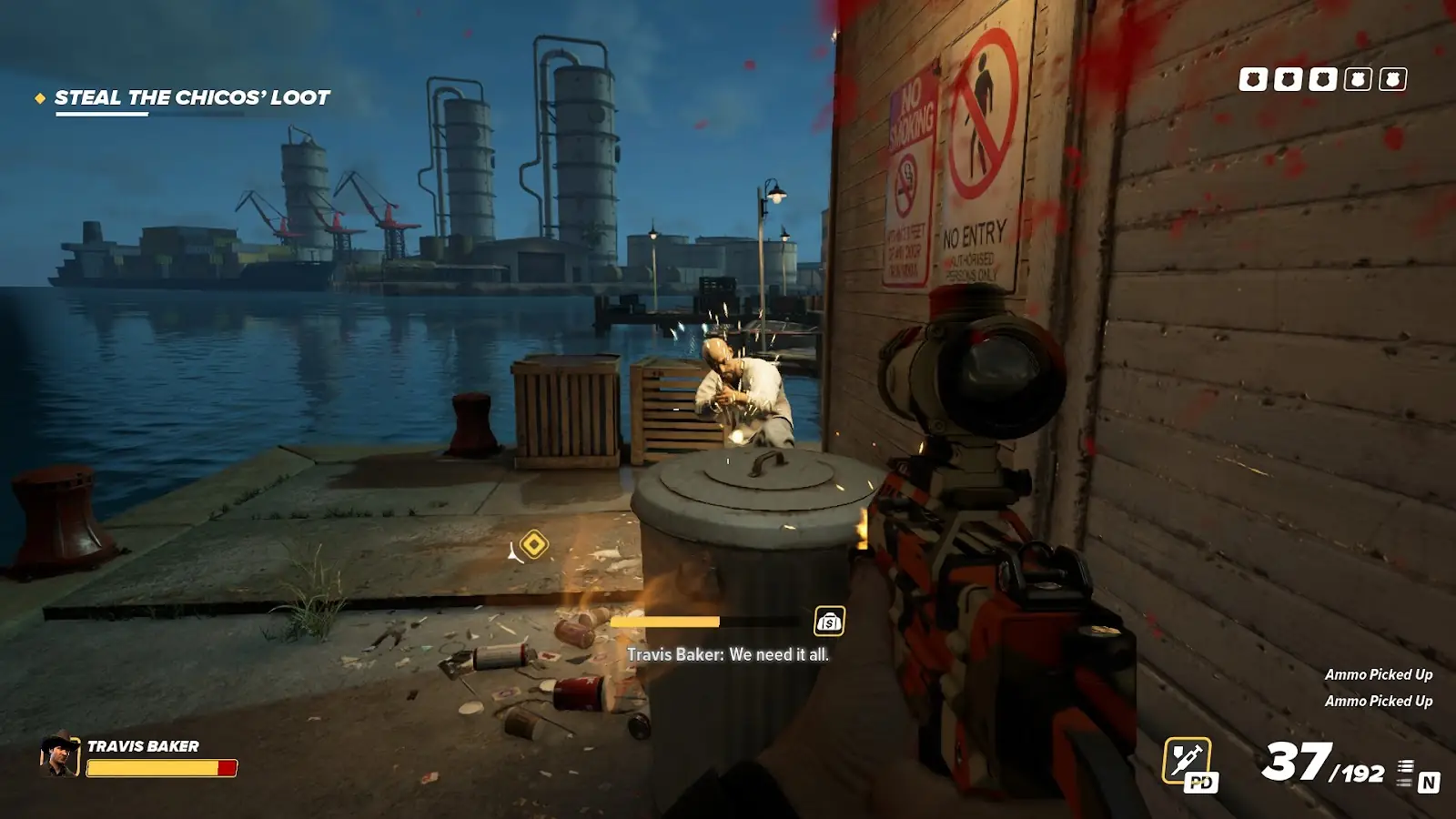This screenshot has width=1456, height=819.
Task: Click the yellow diamond objective waypoint marker
Action: point(534,544)
